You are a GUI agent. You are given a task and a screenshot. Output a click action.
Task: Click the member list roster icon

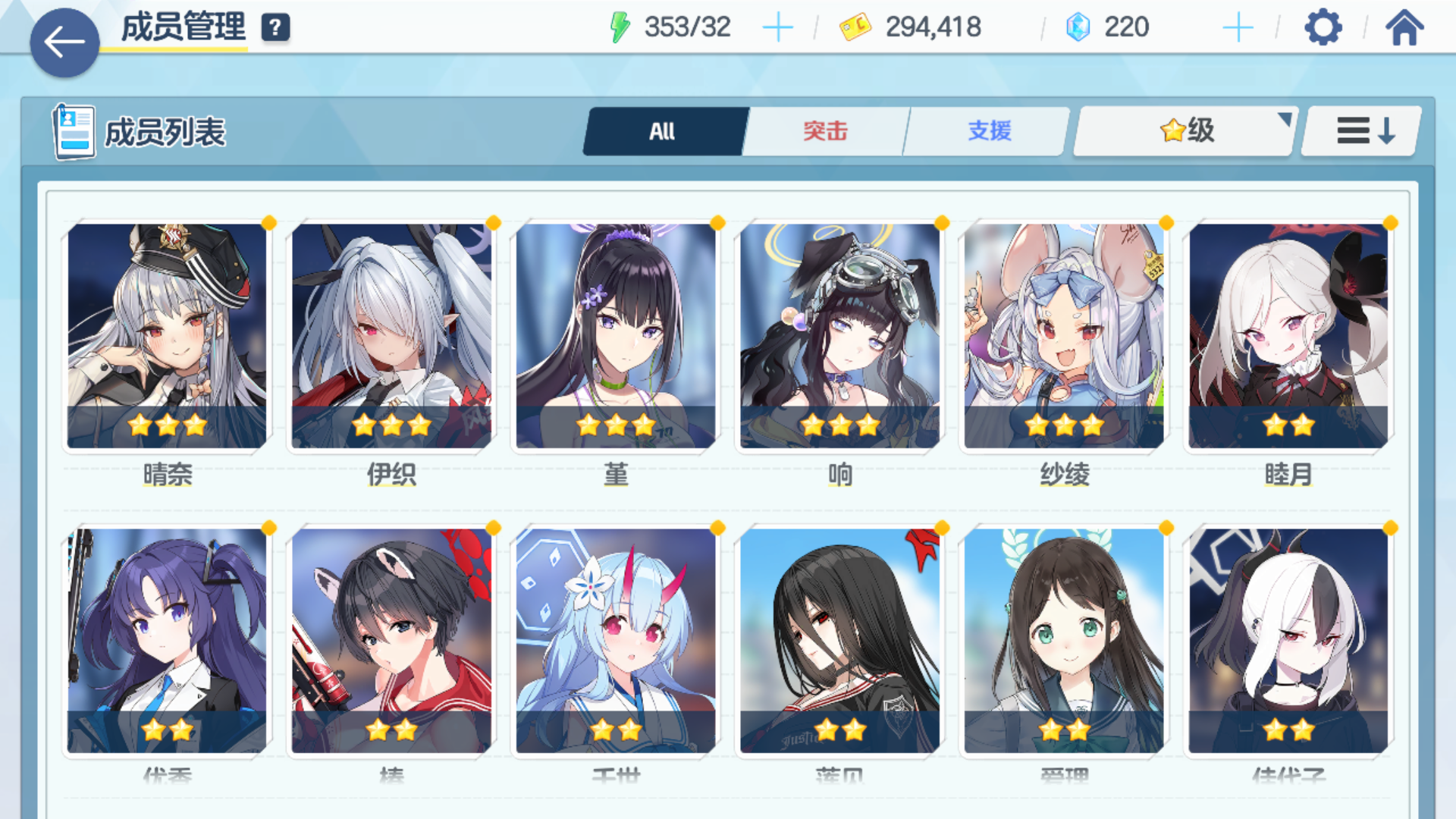click(74, 130)
